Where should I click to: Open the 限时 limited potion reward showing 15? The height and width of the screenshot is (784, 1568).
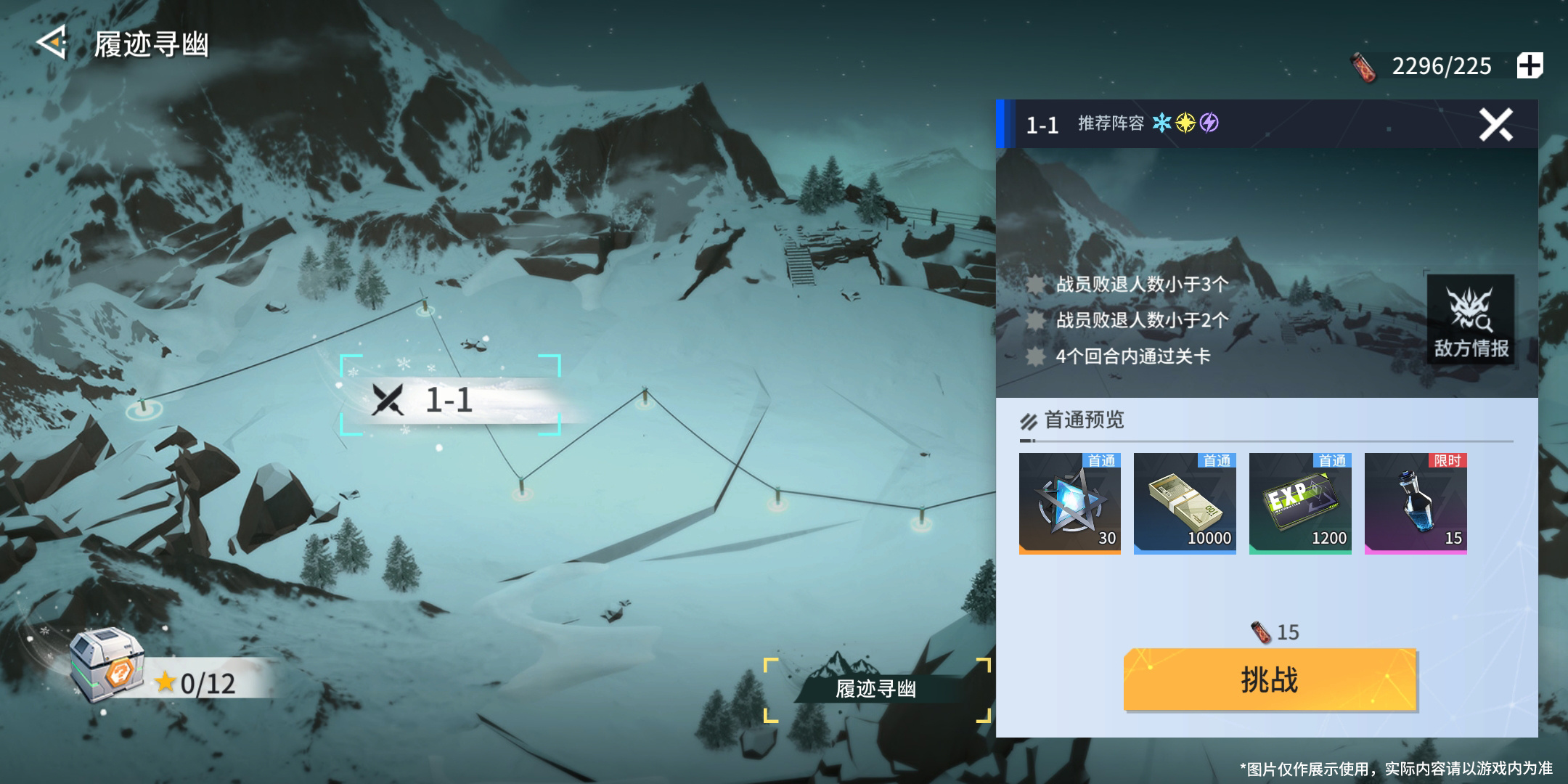point(1416,503)
